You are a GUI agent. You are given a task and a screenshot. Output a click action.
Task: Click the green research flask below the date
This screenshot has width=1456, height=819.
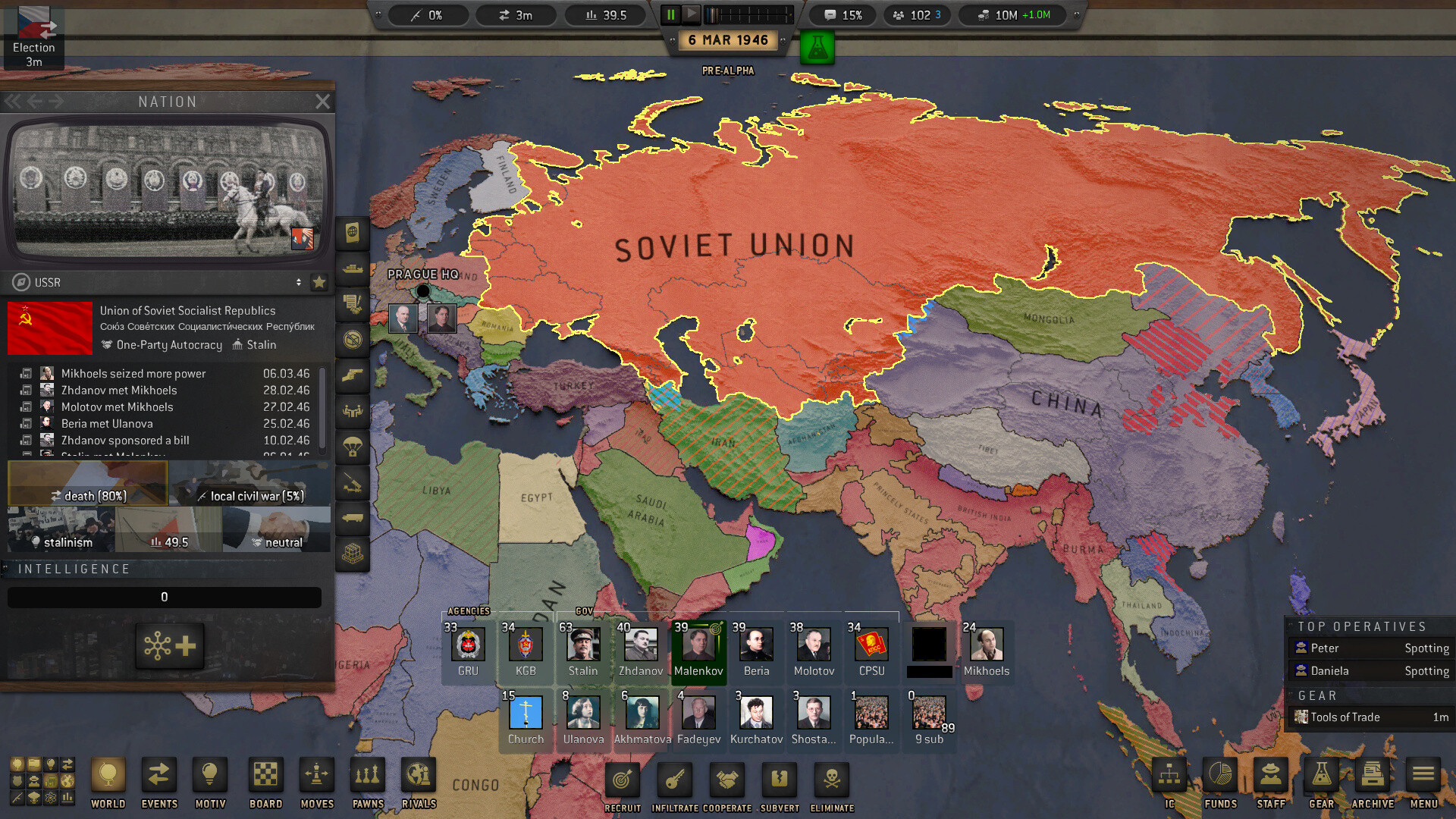(x=818, y=47)
